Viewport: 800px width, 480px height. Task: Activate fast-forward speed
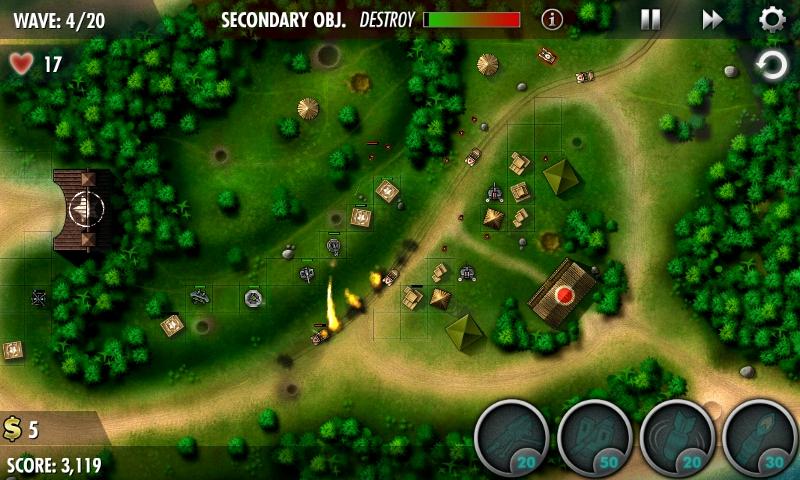point(712,19)
